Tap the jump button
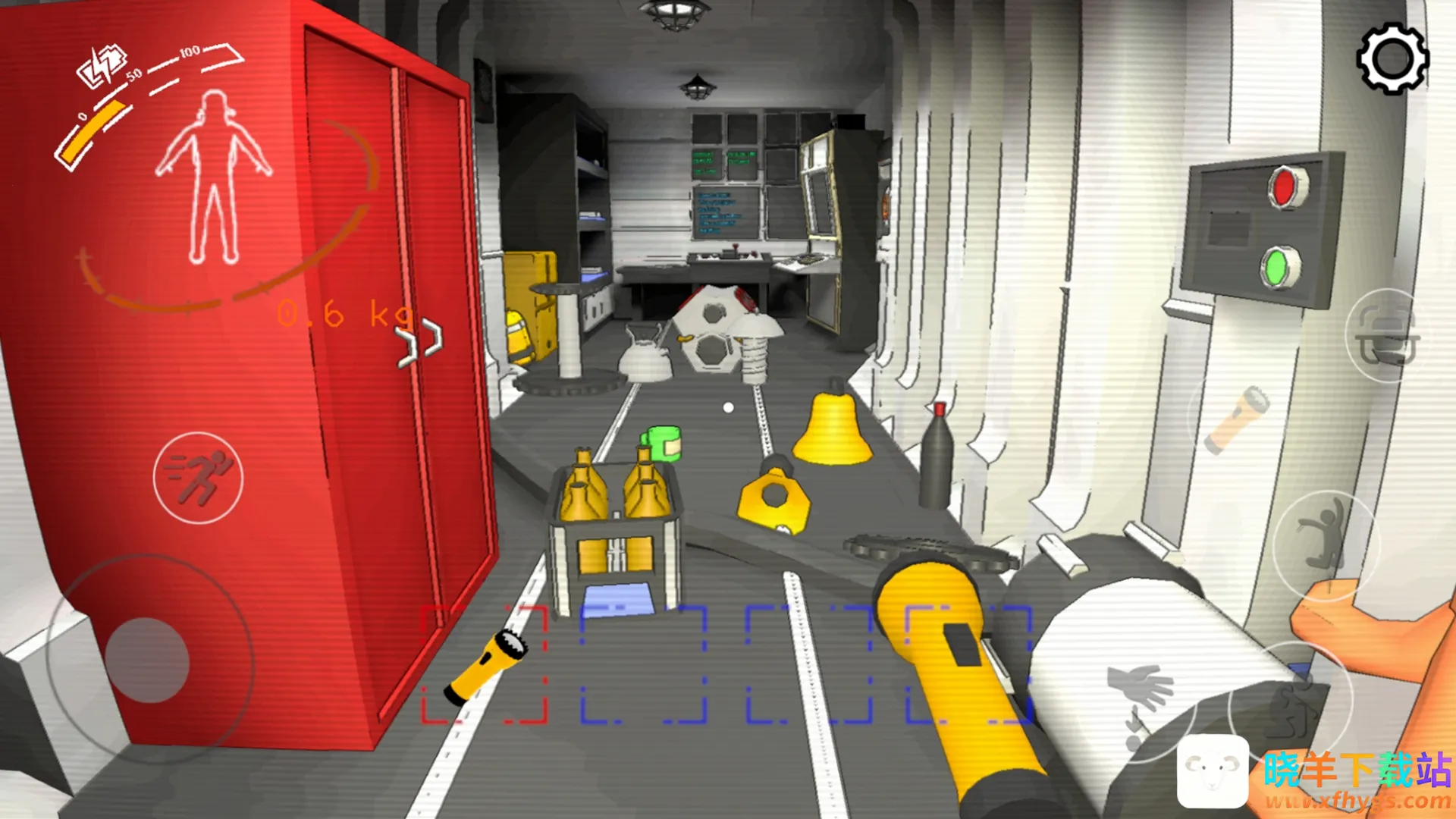The width and height of the screenshot is (1456, 819). click(1325, 543)
